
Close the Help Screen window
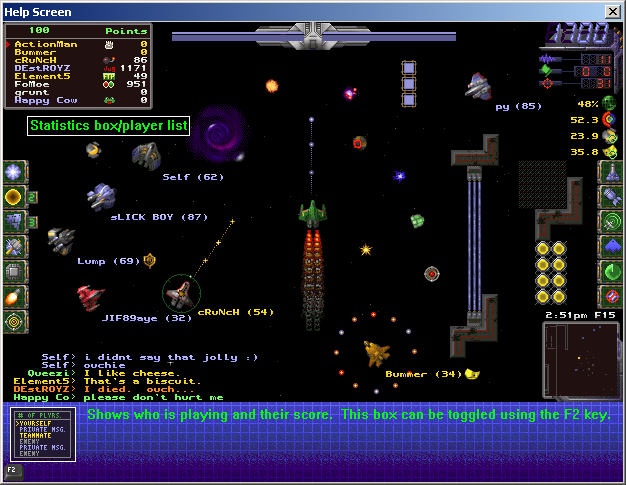coord(613,10)
